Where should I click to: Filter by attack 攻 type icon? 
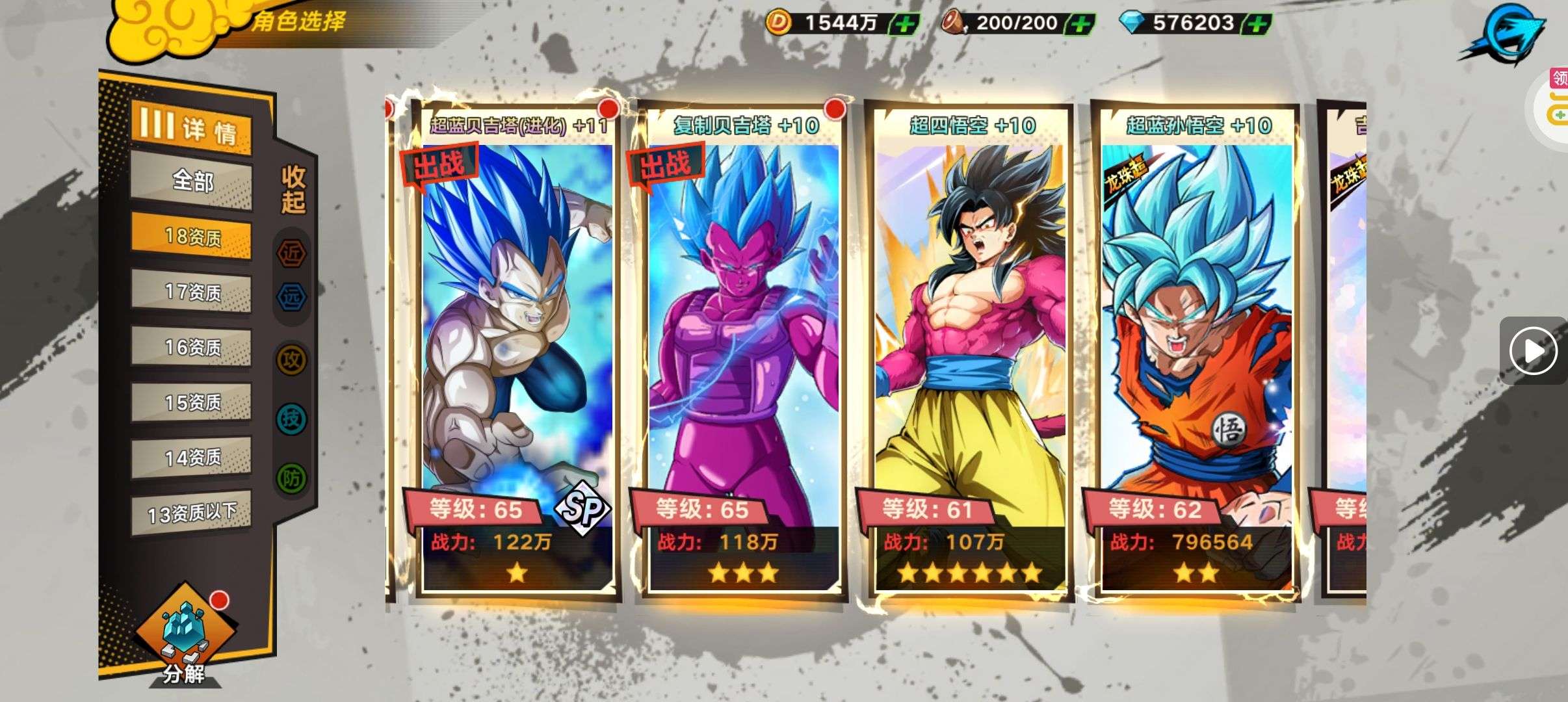click(291, 359)
